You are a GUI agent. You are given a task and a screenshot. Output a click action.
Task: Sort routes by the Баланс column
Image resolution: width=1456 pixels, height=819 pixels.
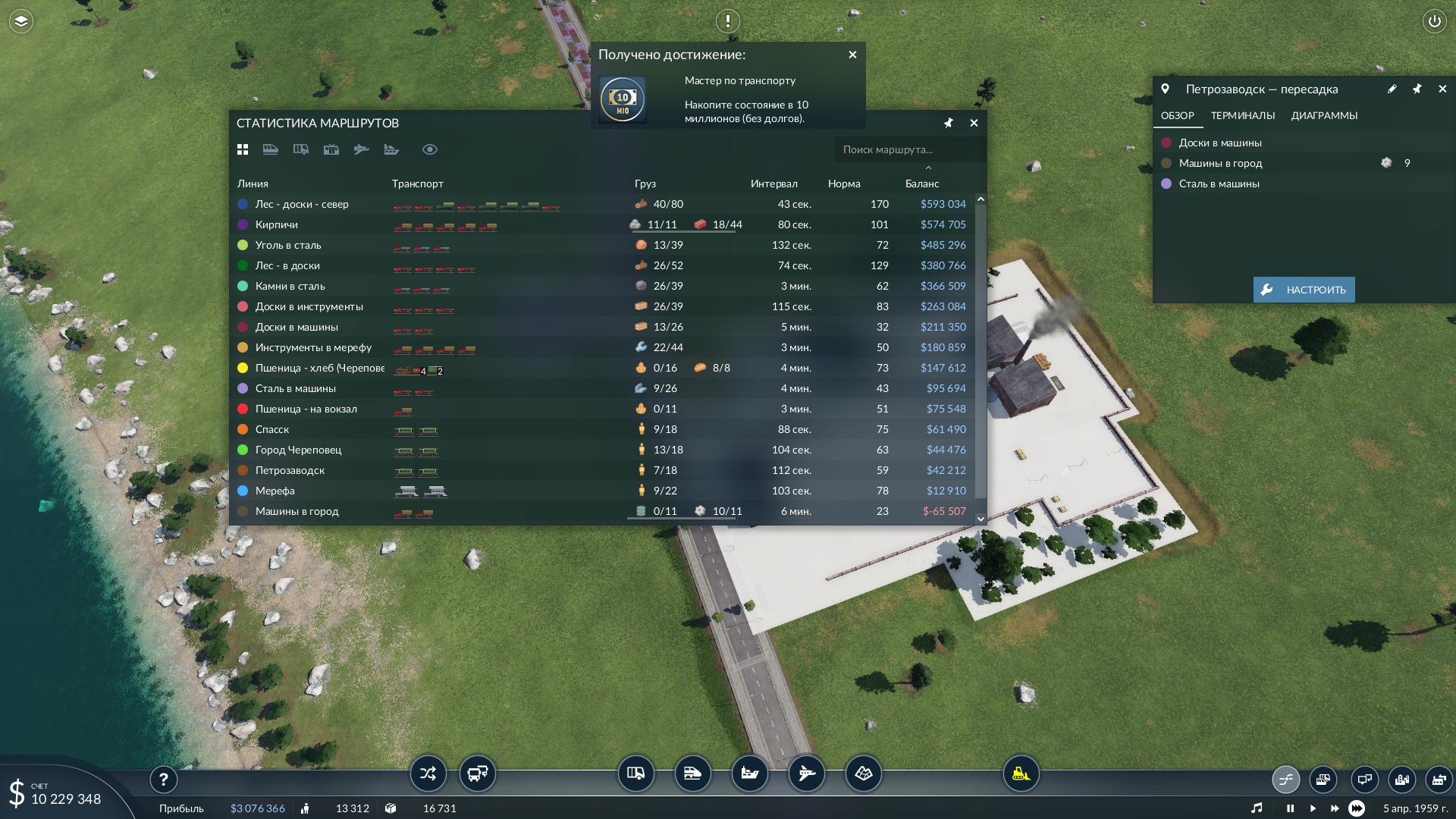coord(922,184)
